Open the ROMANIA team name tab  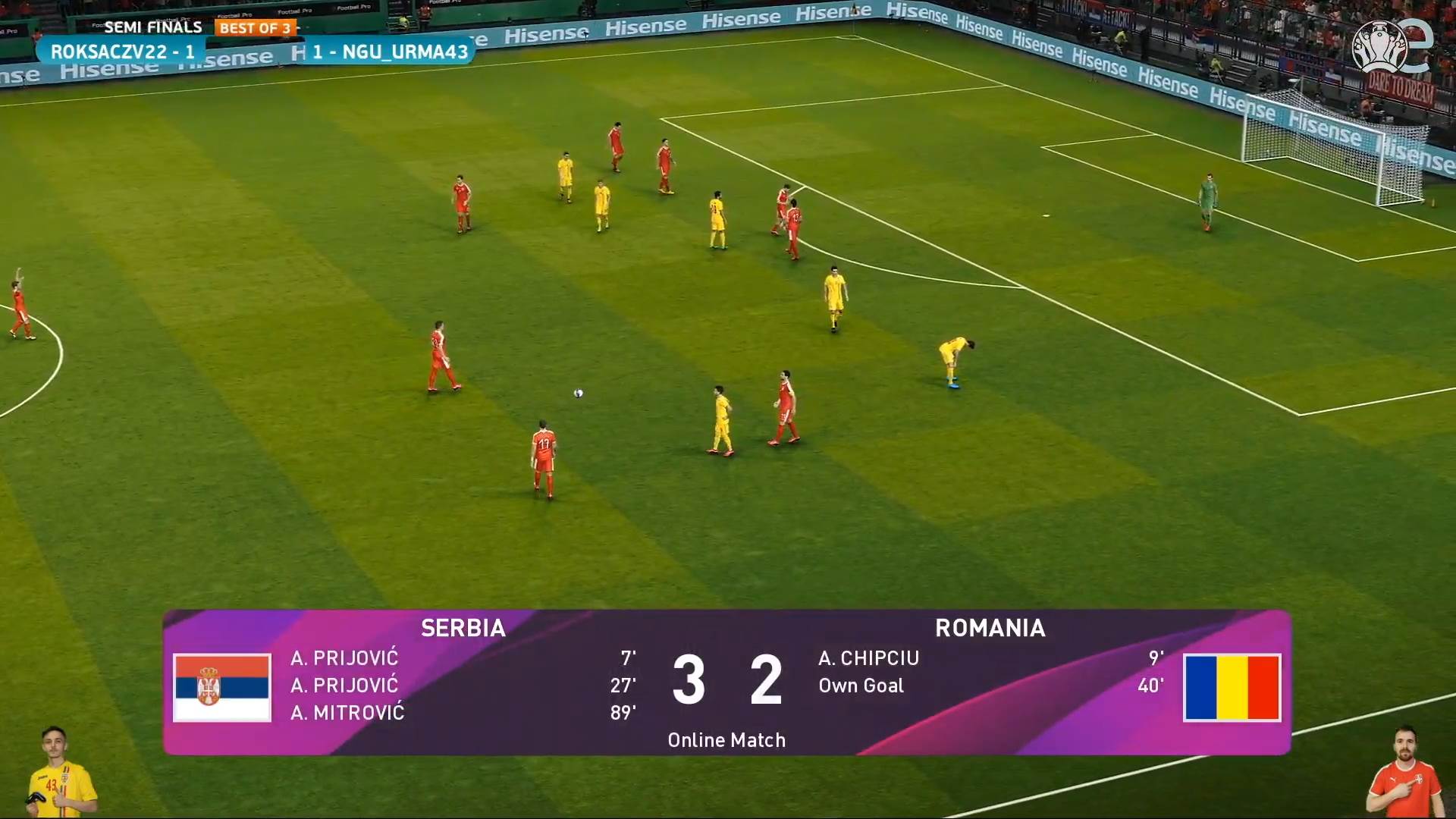(991, 629)
